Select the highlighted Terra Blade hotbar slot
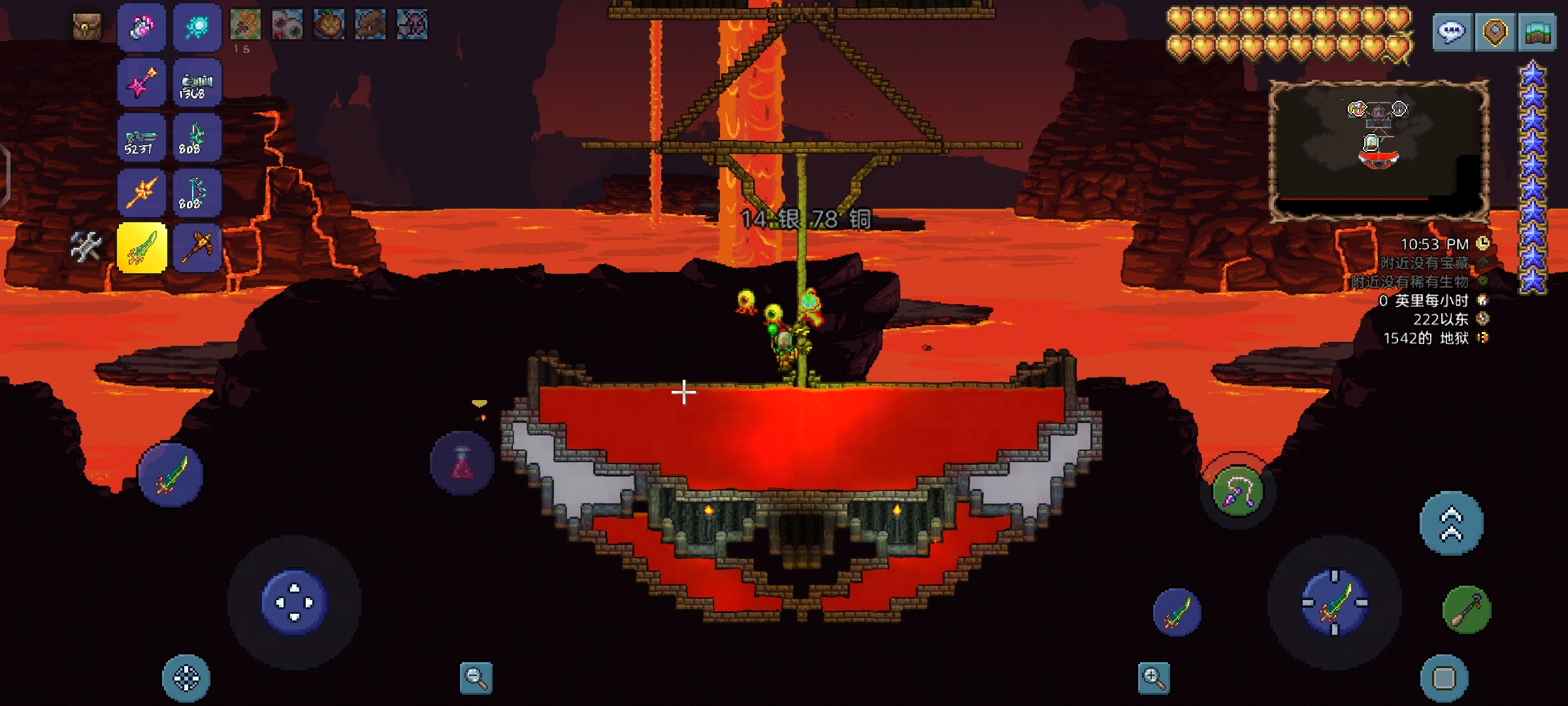1568x706 pixels. click(142, 248)
